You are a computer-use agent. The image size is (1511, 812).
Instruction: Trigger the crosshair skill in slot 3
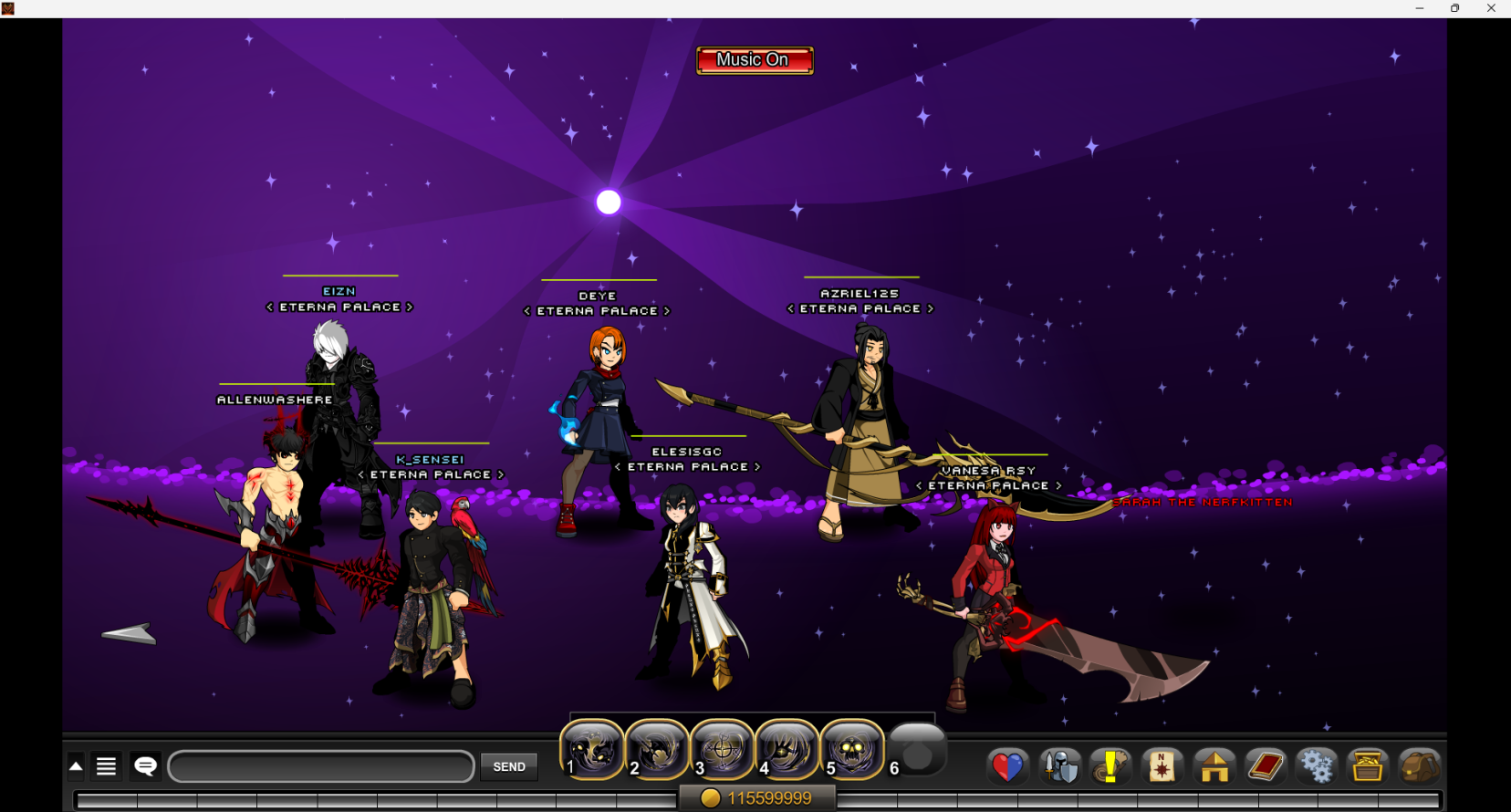pos(722,750)
